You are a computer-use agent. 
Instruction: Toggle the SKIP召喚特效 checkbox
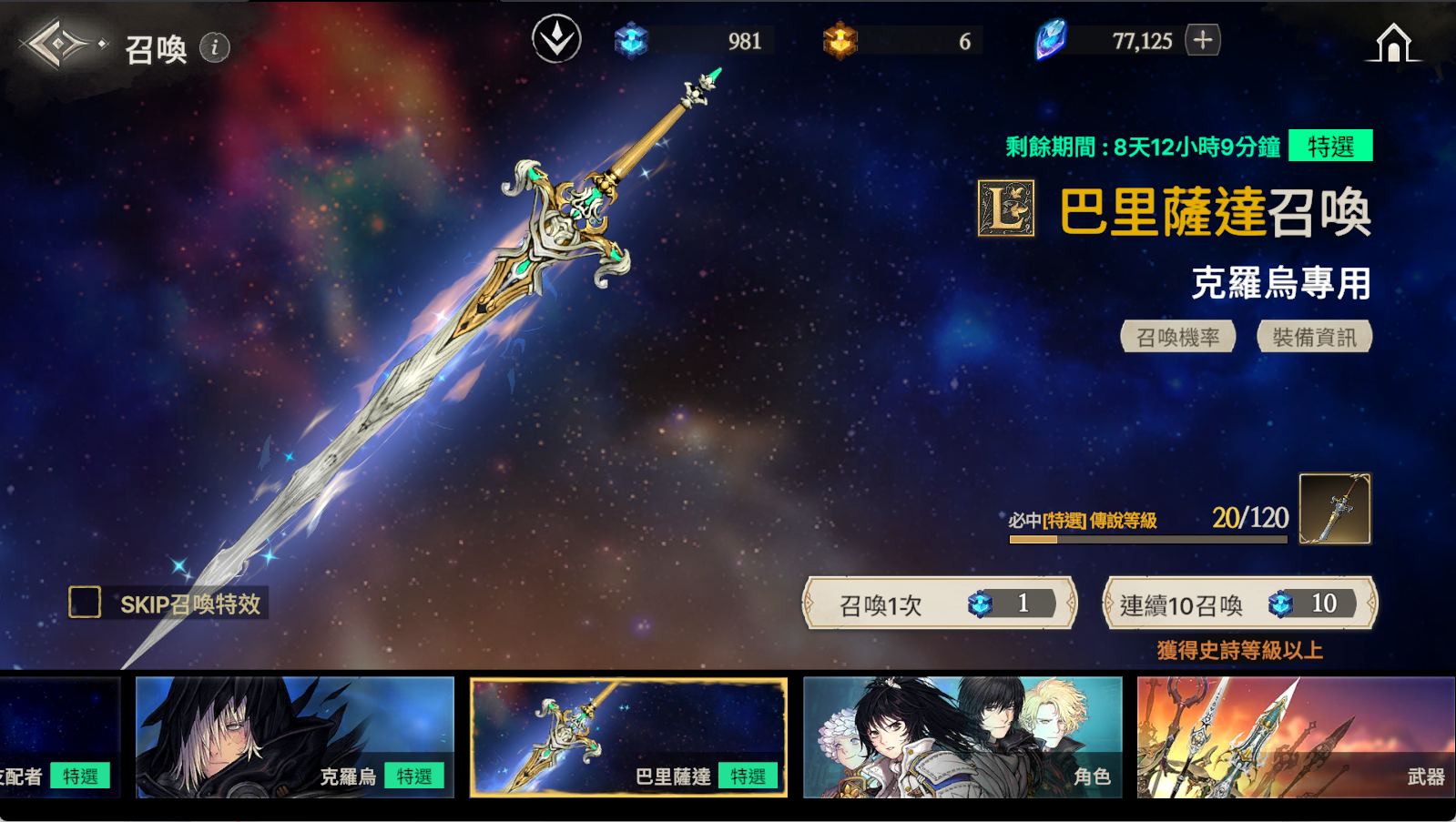point(86,602)
